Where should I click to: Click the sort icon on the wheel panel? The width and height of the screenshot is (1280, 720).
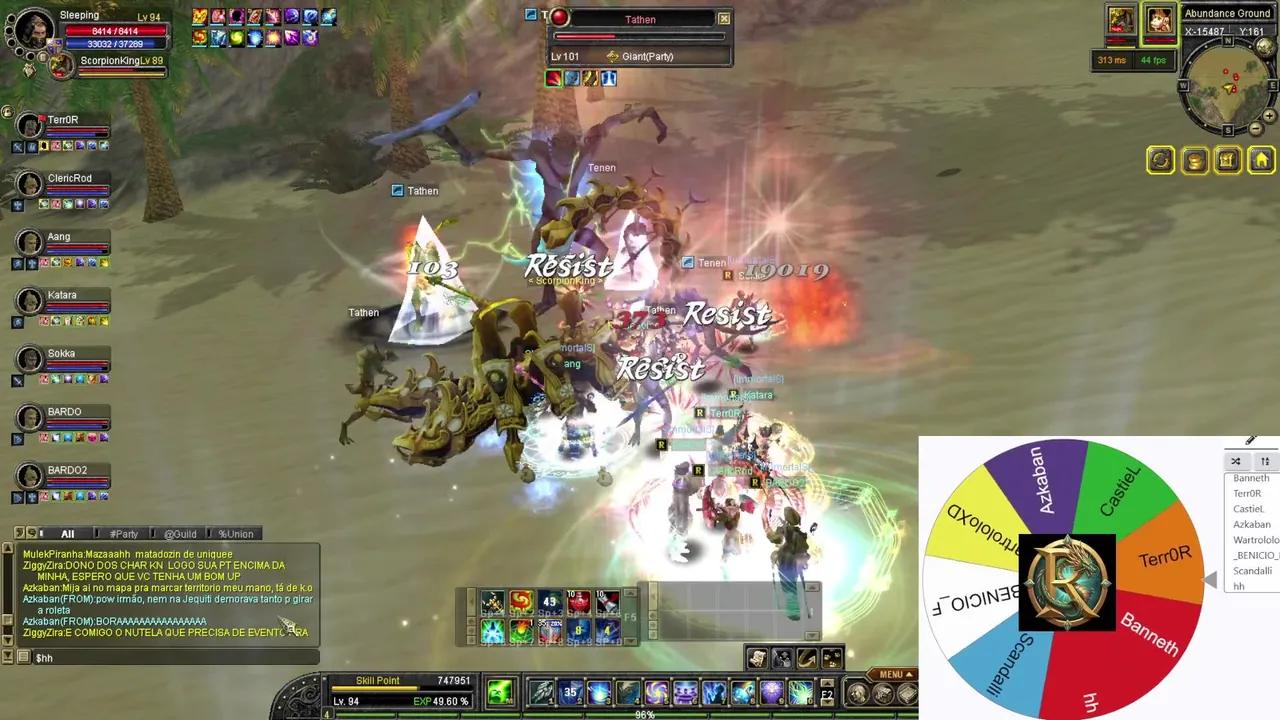tap(1265, 461)
